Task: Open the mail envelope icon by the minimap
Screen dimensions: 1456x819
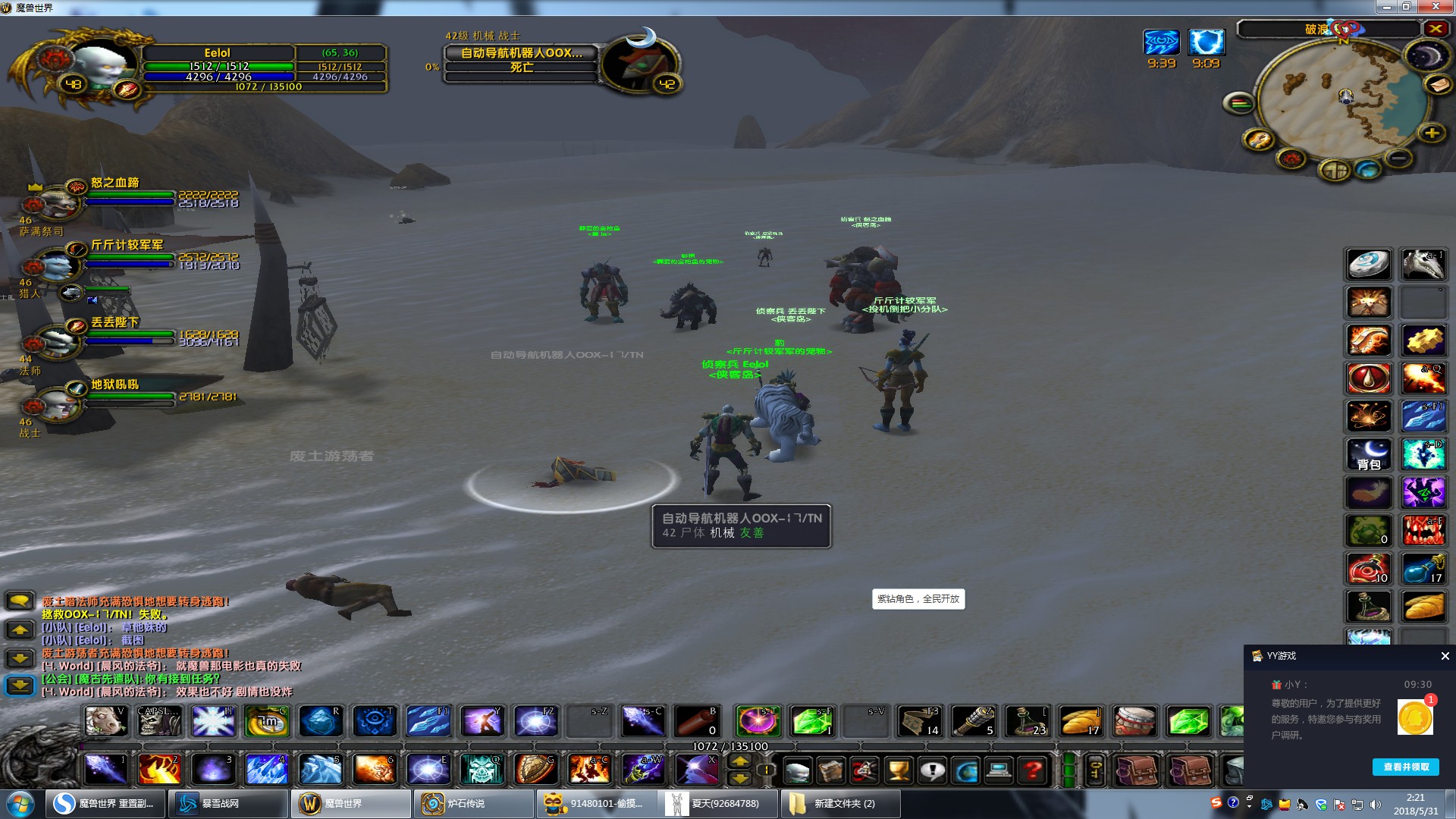Action: (1437, 85)
